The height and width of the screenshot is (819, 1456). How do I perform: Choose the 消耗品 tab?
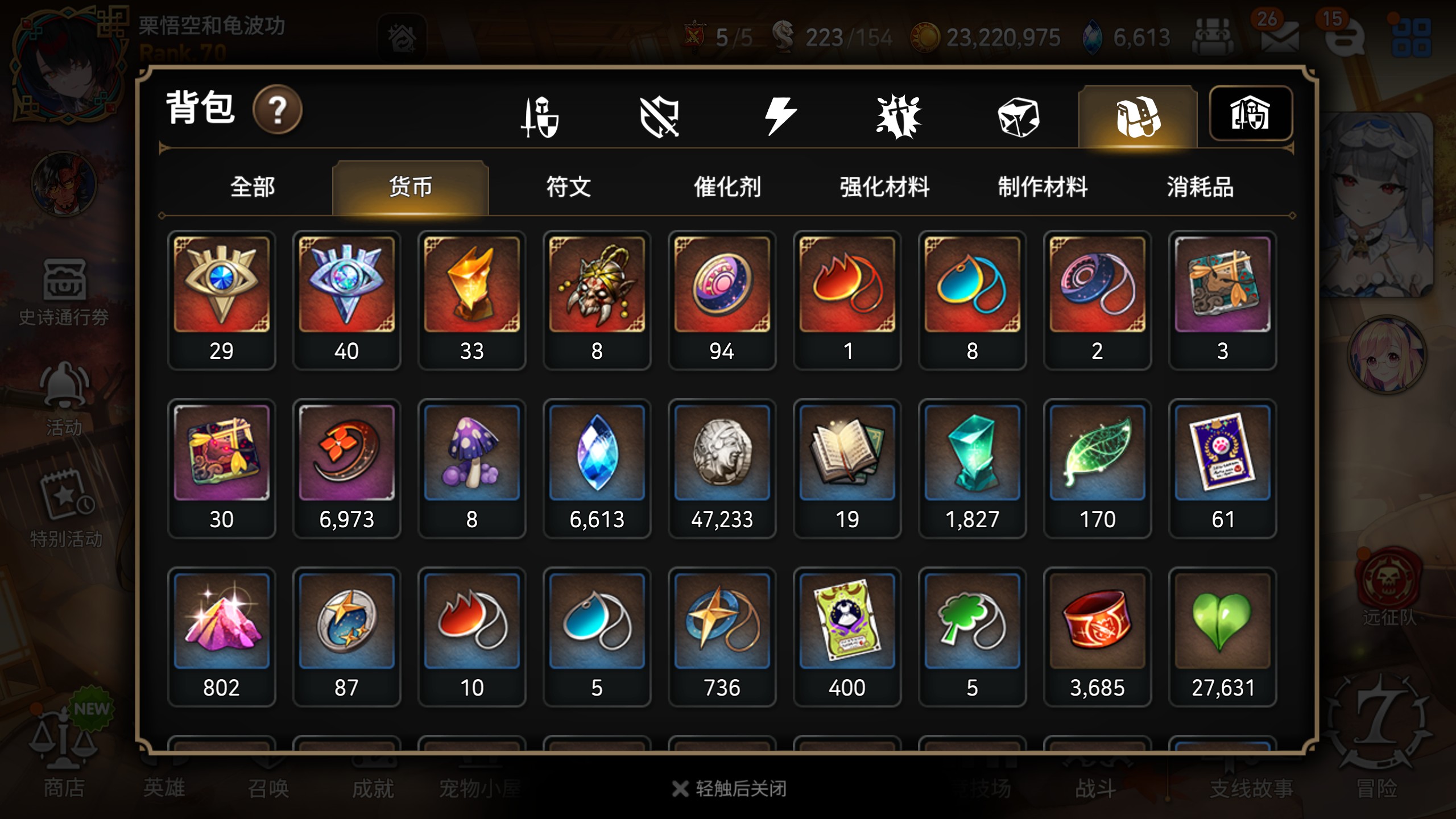1200,187
